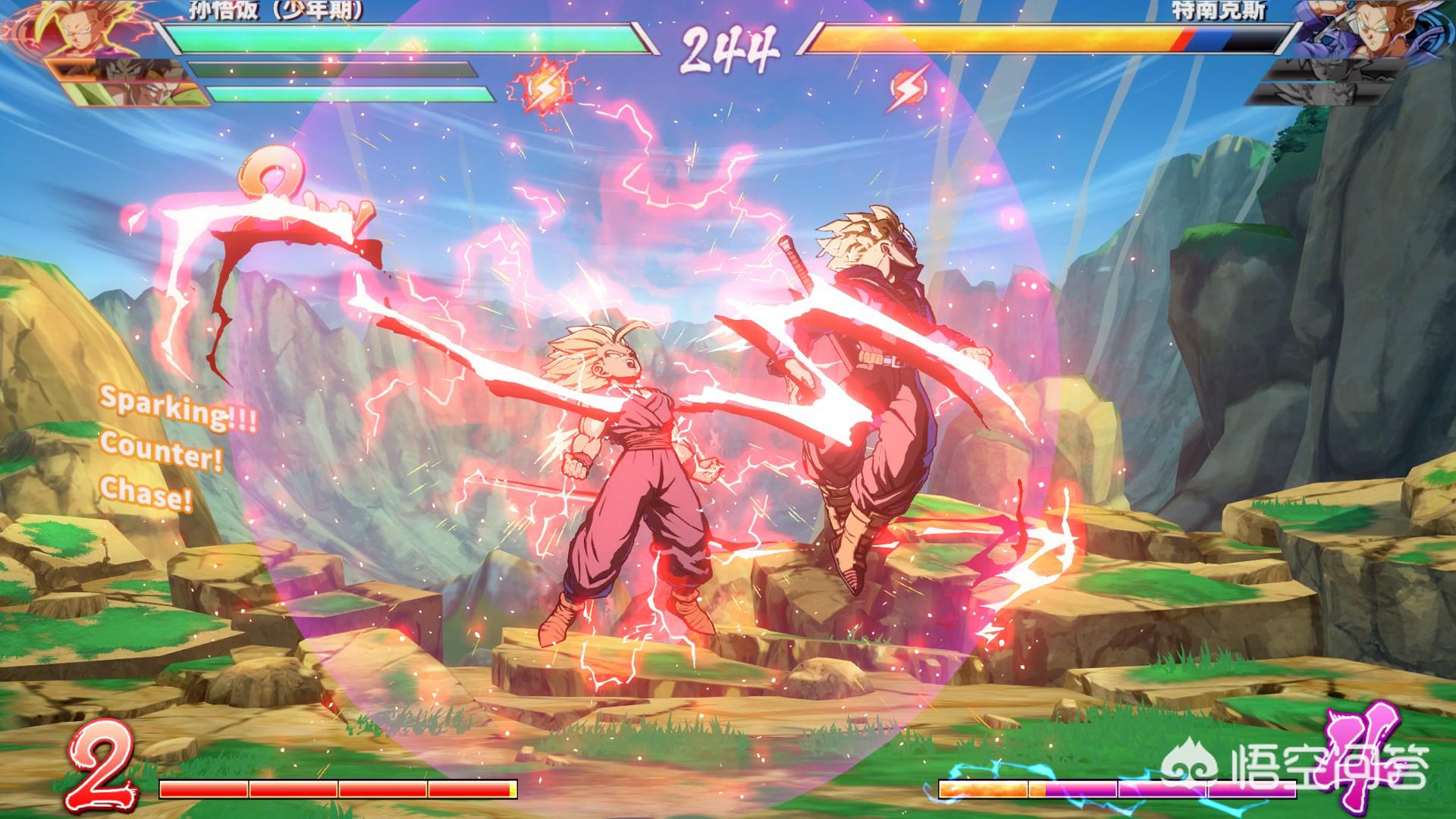Image resolution: width=1456 pixels, height=819 pixels.
Task: Click Trunks team's unlit Sparking Blast icon
Action: click(908, 89)
